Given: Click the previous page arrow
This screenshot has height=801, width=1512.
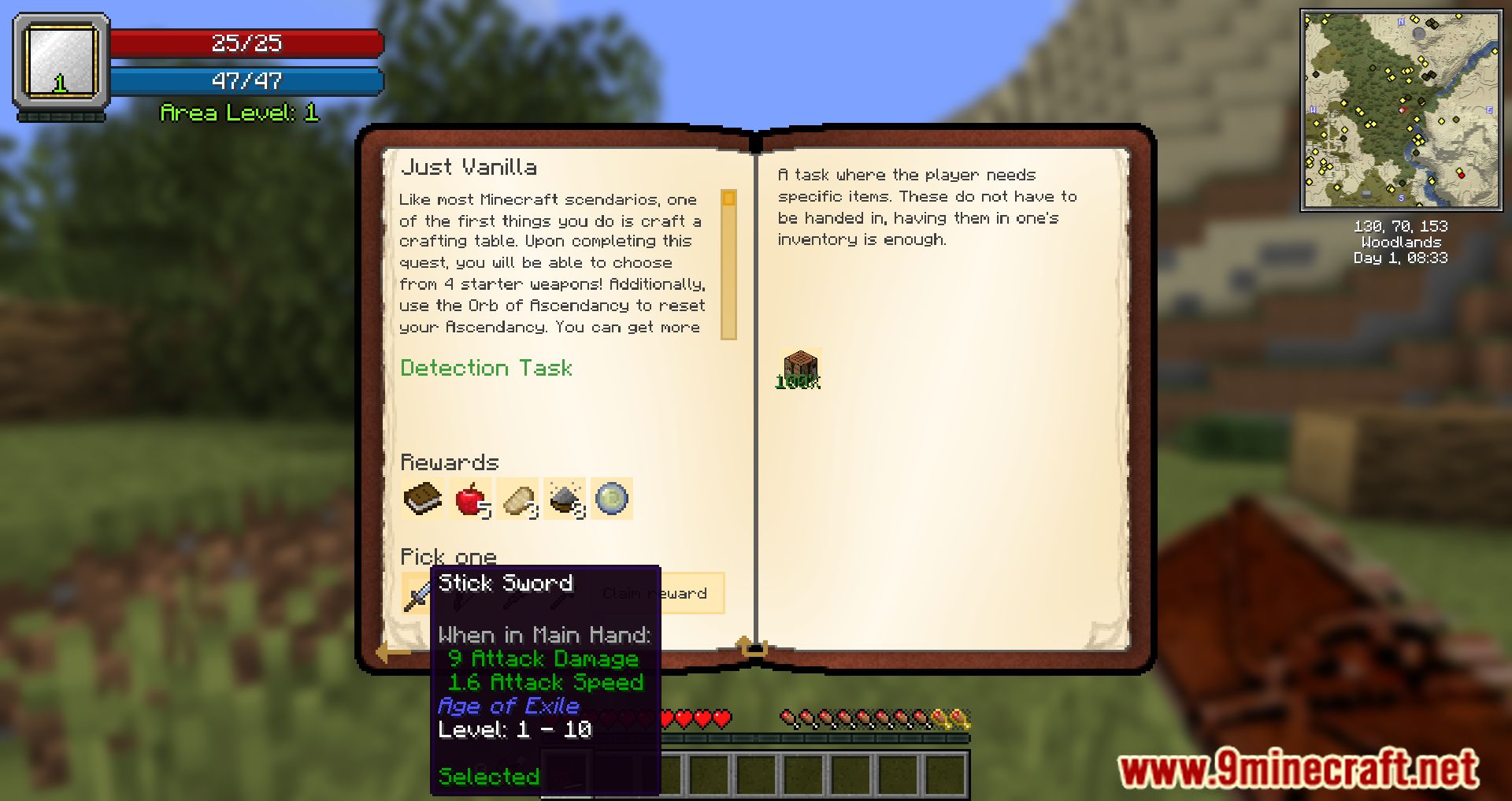Looking at the screenshot, I should (x=387, y=652).
